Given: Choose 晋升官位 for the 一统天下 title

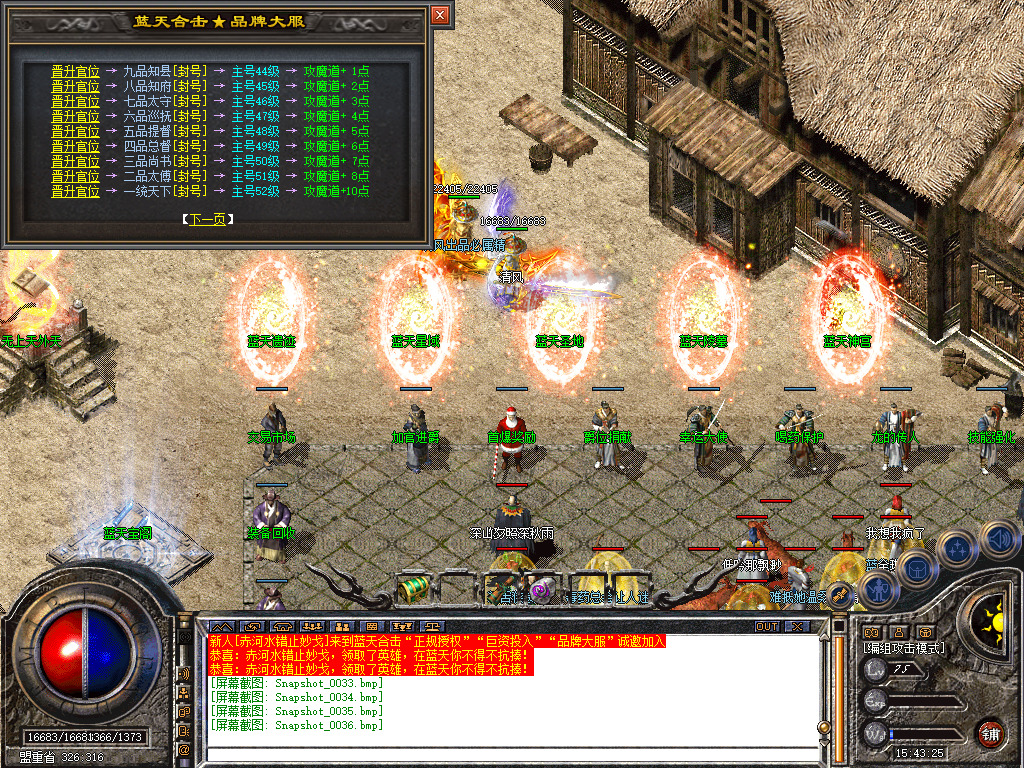Looking at the screenshot, I should pyautogui.click(x=75, y=191).
